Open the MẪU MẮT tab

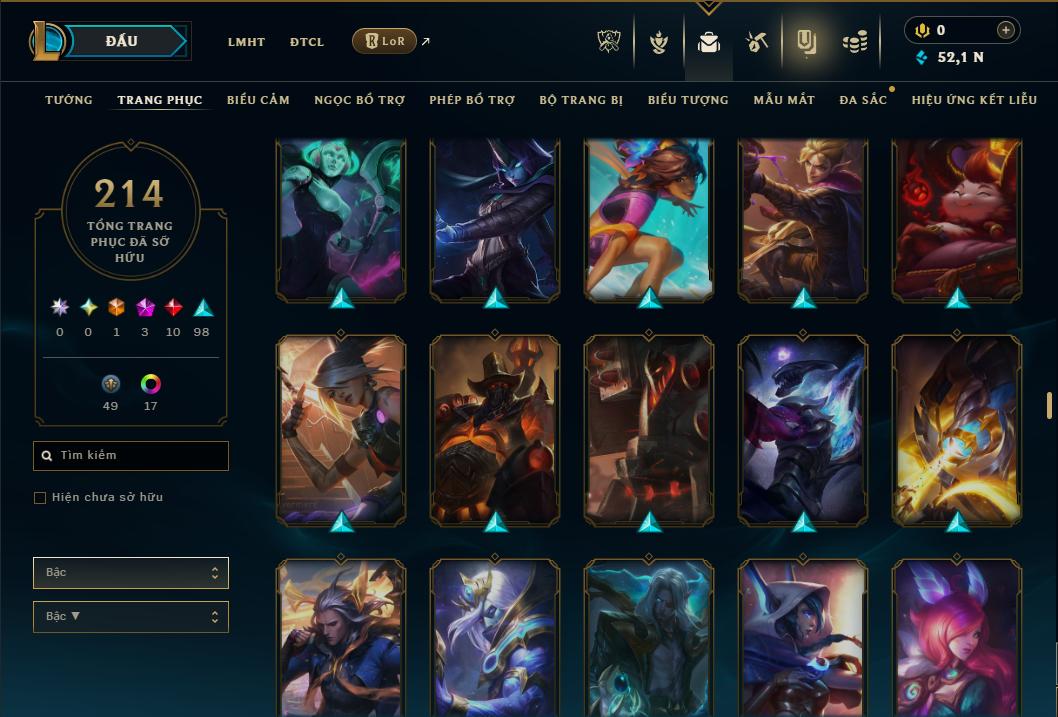[784, 100]
